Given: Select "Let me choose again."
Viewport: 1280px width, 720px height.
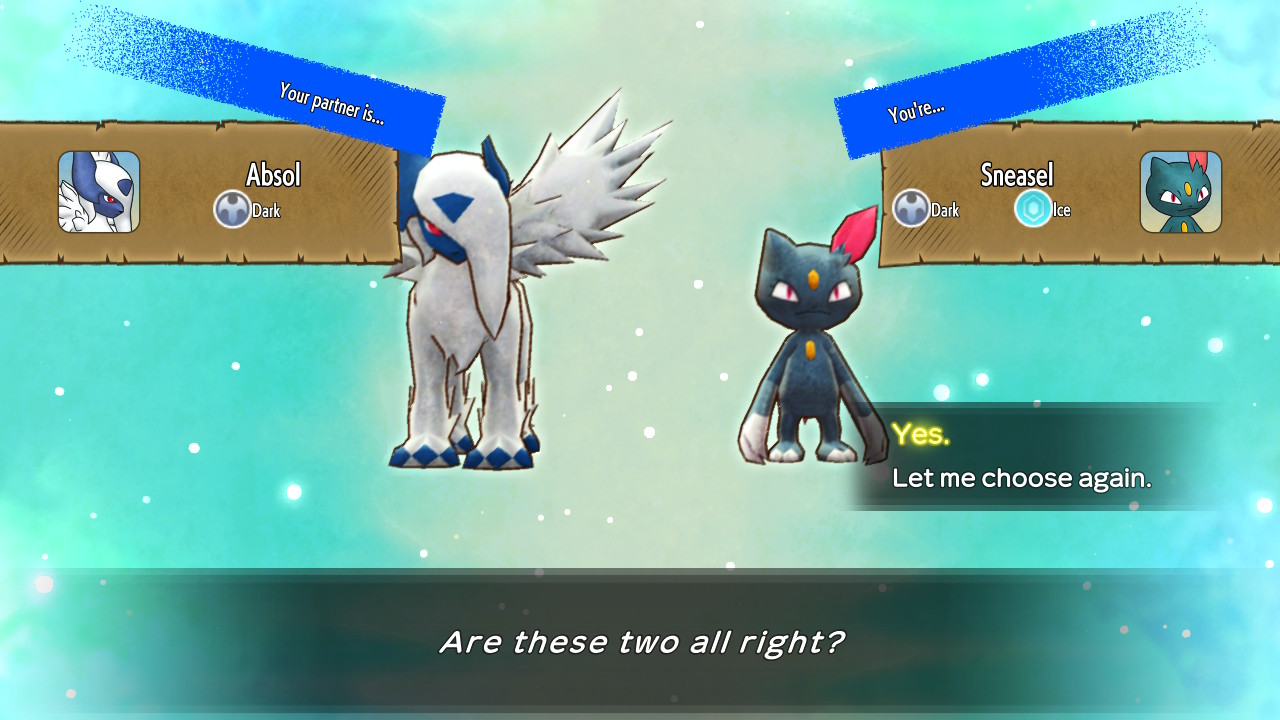Looking at the screenshot, I should point(1021,478).
